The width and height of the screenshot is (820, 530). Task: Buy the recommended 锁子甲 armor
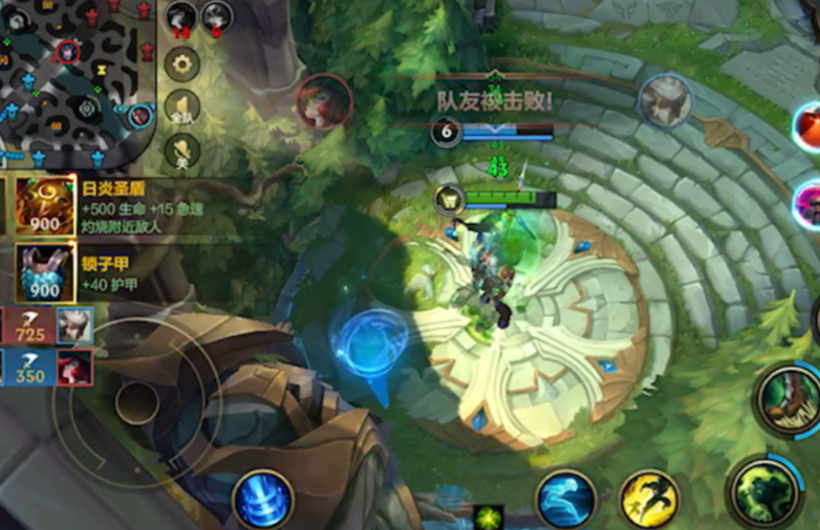[x=45, y=272]
